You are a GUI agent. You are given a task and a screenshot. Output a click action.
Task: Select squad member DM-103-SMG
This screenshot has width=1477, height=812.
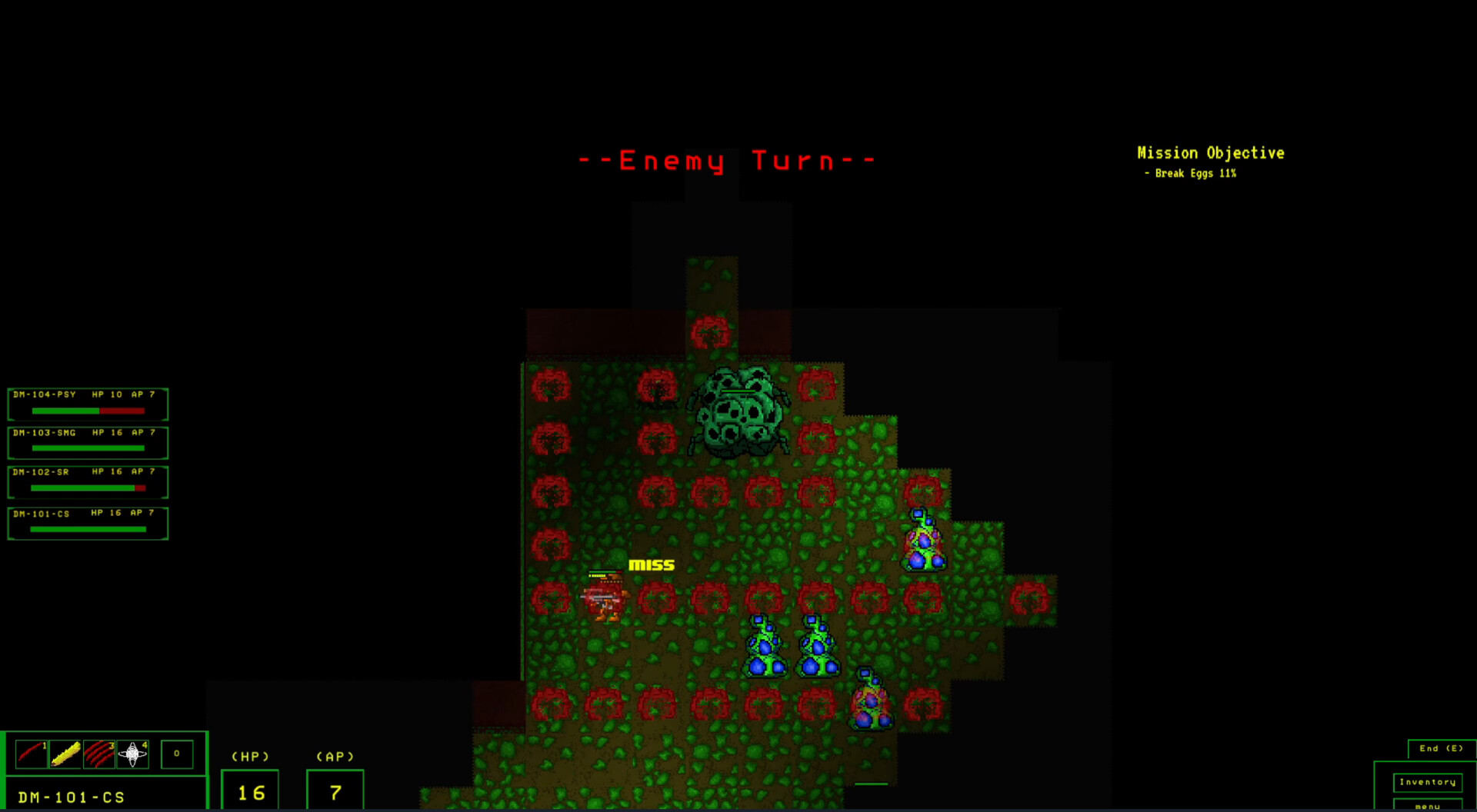pyautogui.click(x=87, y=441)
